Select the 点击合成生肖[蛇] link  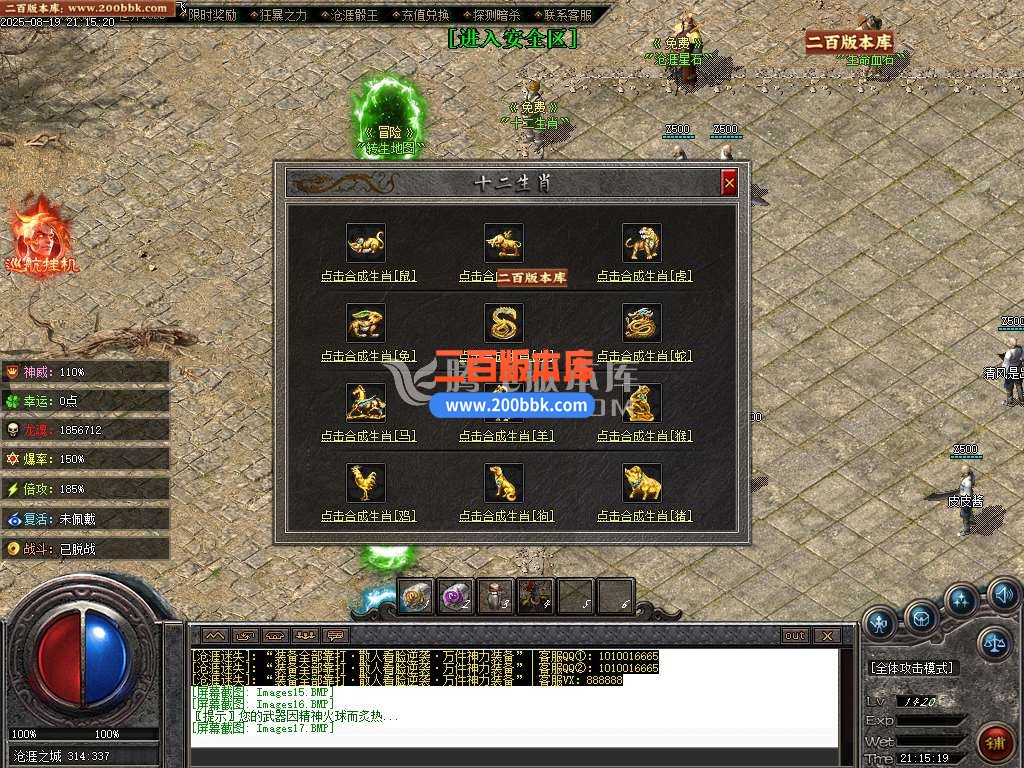(x=644, y=356)
